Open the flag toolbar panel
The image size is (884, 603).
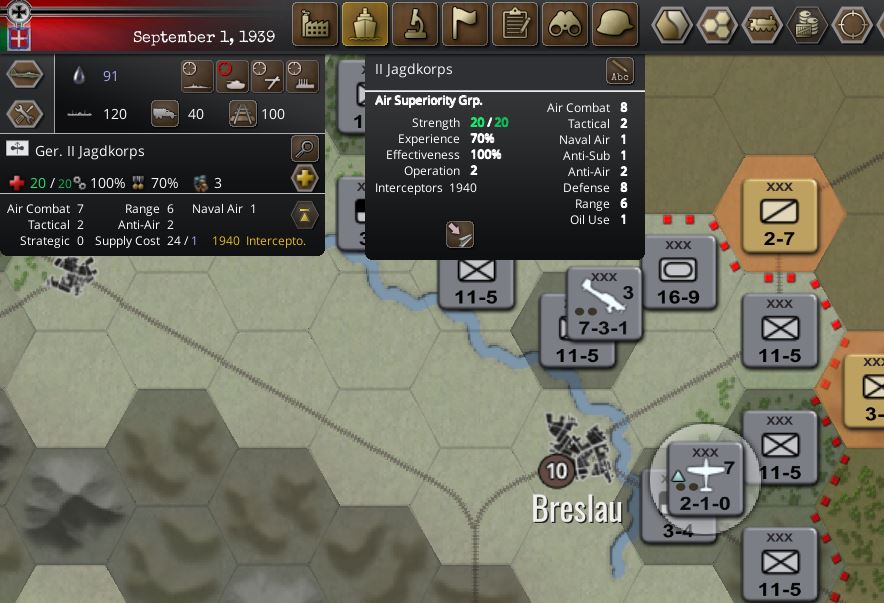coord(465,24)
